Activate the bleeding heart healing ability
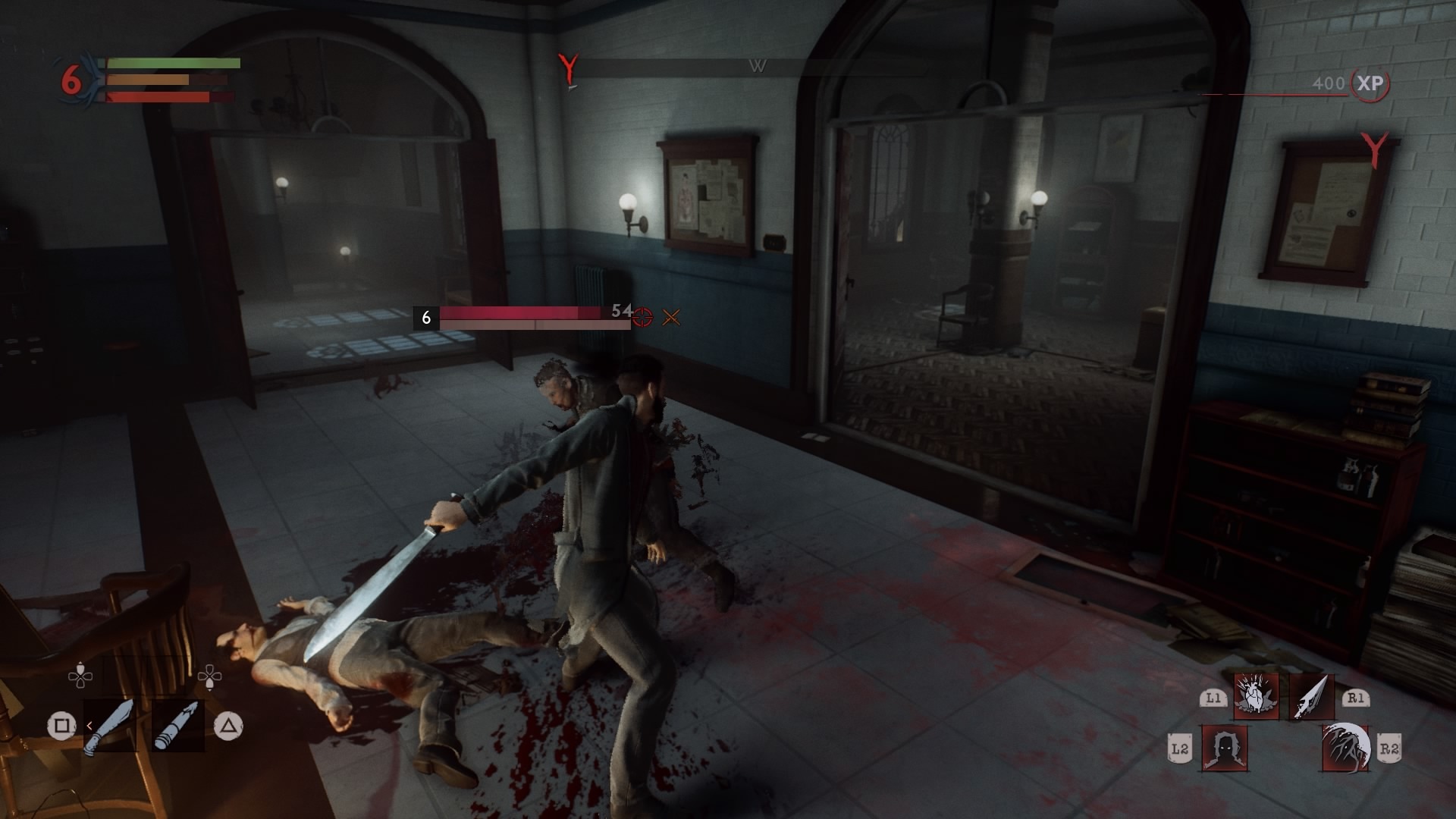Viewport: 1456px width, 819px height. 1256,697
